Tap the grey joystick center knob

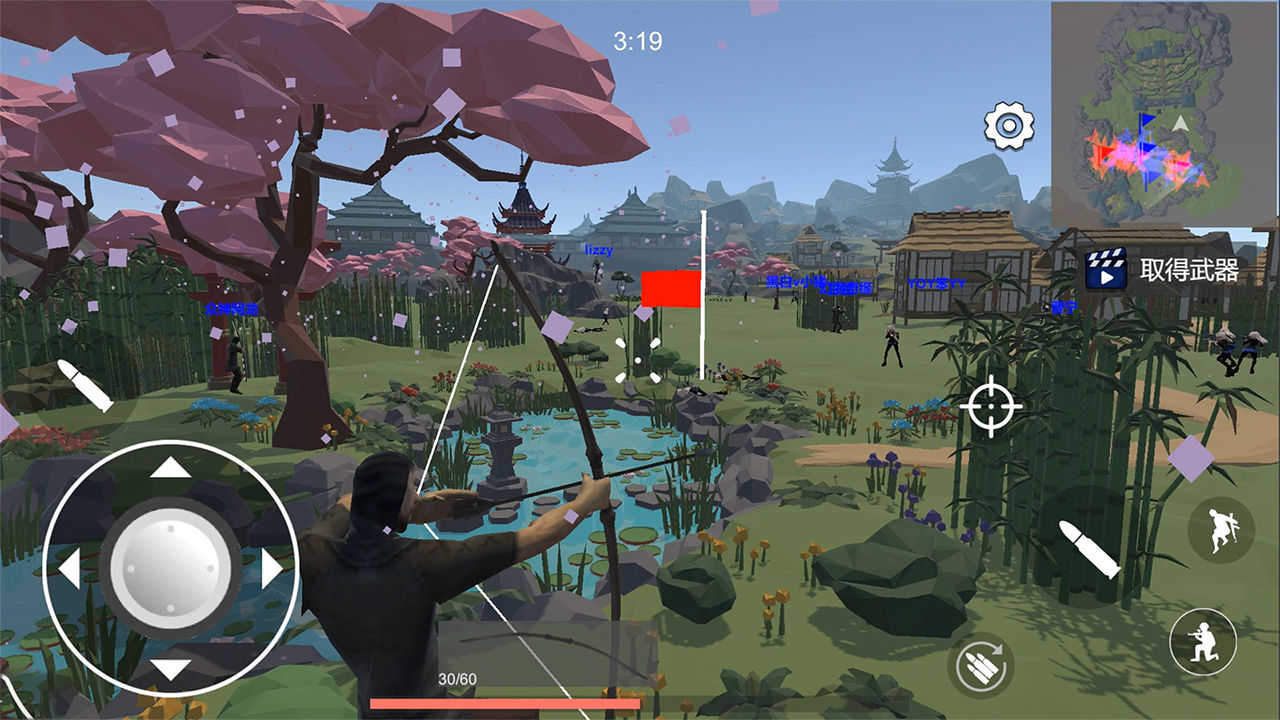click(170, 568)
